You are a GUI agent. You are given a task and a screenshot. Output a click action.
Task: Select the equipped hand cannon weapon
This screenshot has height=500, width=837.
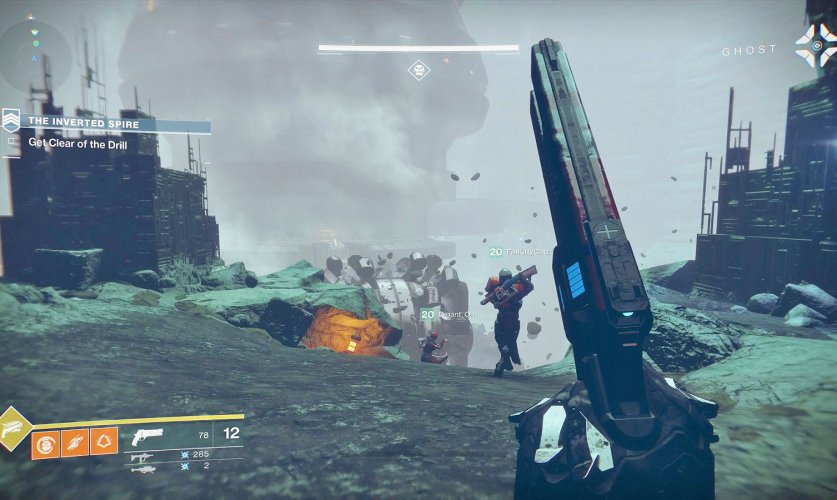(x=146, y=436)
